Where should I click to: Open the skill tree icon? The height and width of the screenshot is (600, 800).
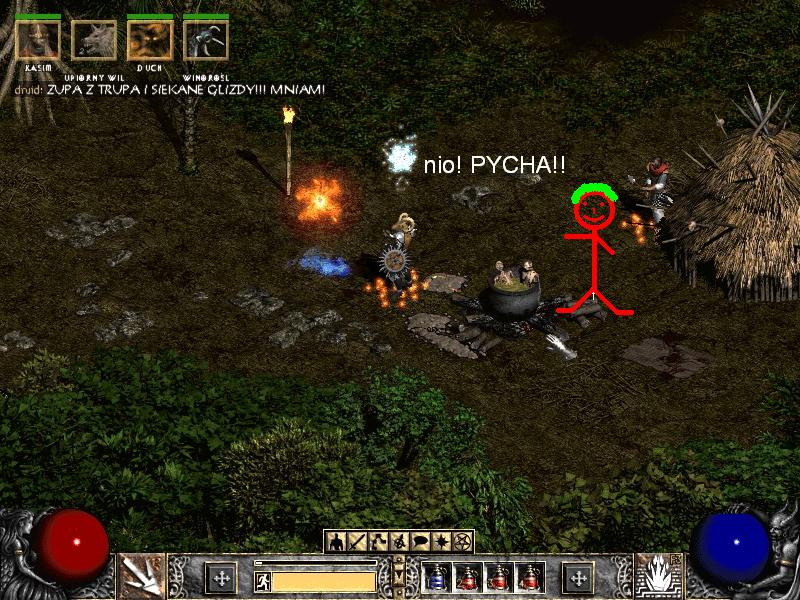coord(378,541)
